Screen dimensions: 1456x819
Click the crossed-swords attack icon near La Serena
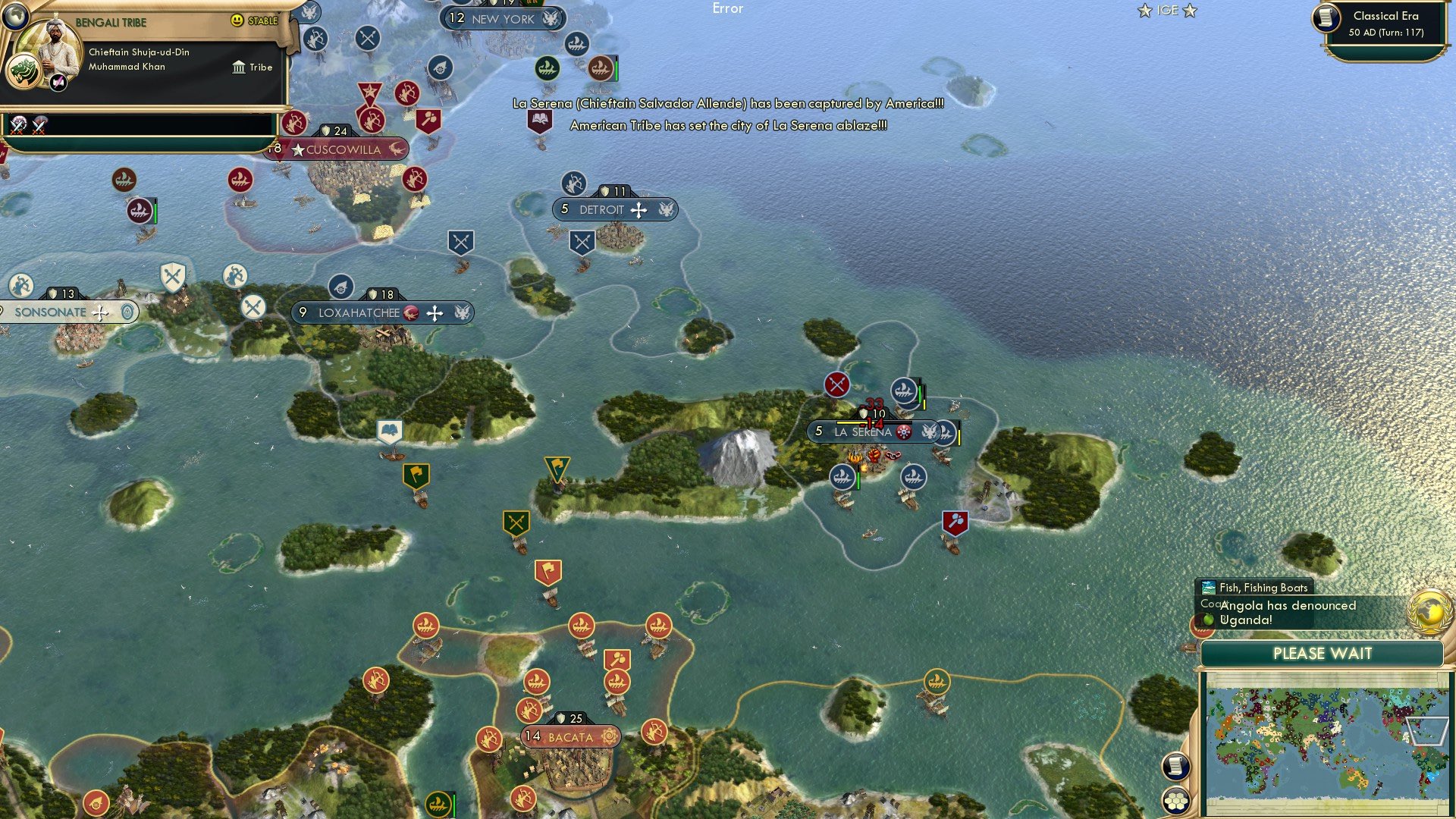[x=836, y=384]
